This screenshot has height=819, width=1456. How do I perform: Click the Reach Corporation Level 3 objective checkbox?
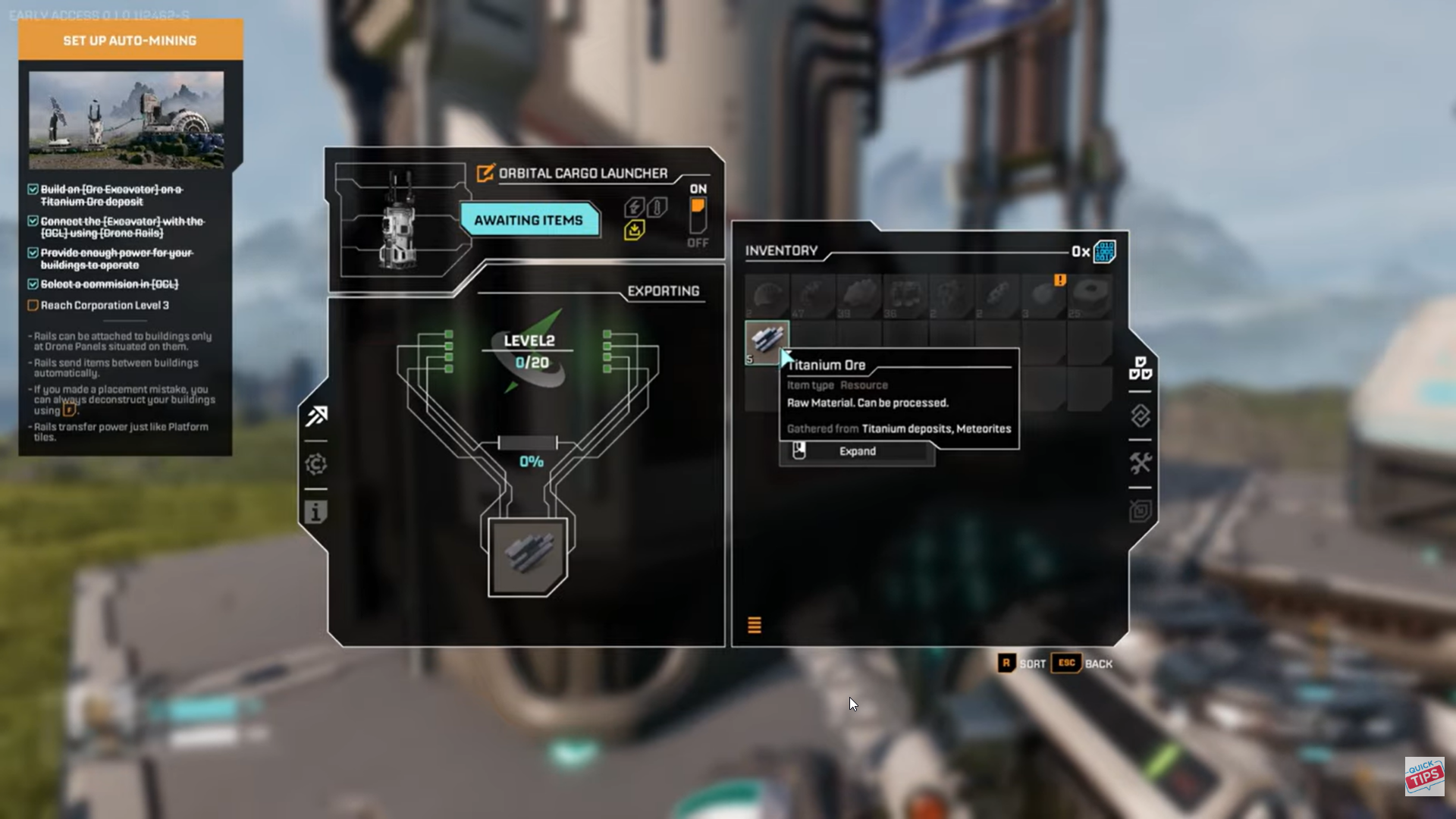pyautogui.click(x=33, y=306)
